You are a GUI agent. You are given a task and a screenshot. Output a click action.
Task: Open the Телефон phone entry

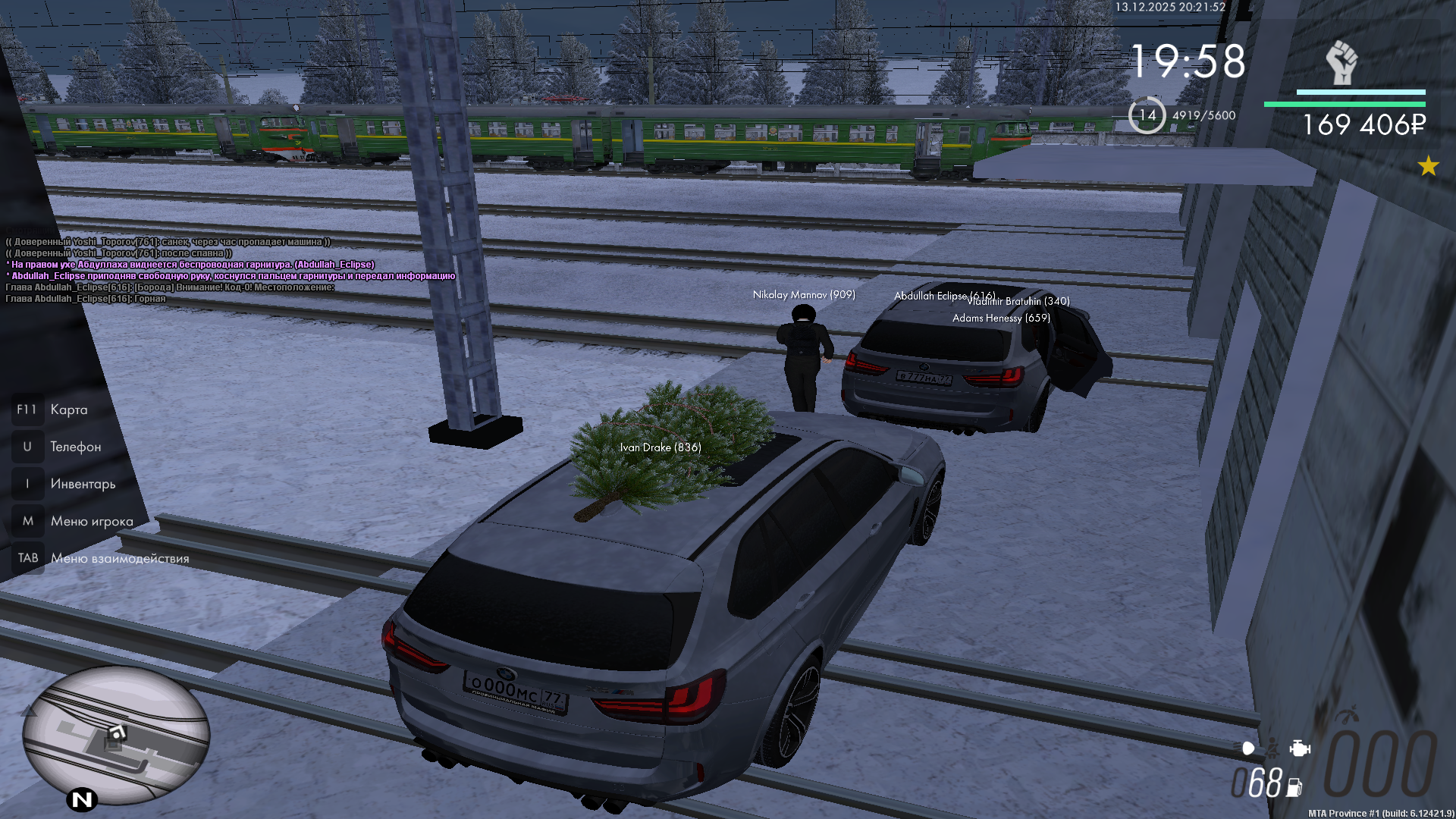click(75, 447)
